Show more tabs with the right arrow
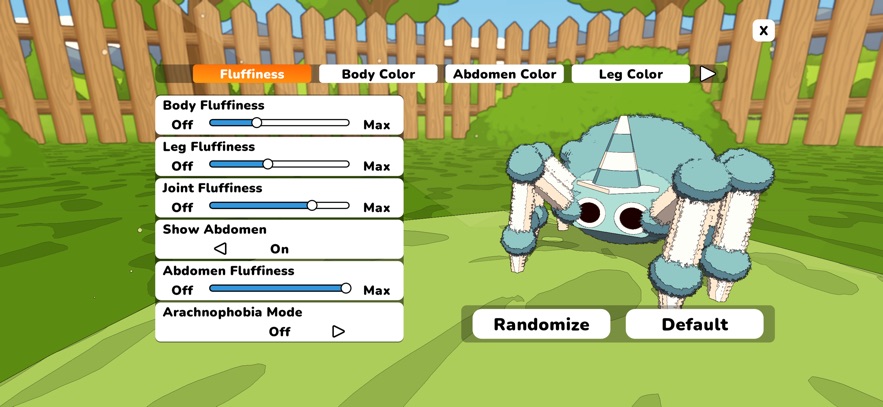The width and height of the screenshot is (883, 407). pyautogui.click(x=708, y=74)
